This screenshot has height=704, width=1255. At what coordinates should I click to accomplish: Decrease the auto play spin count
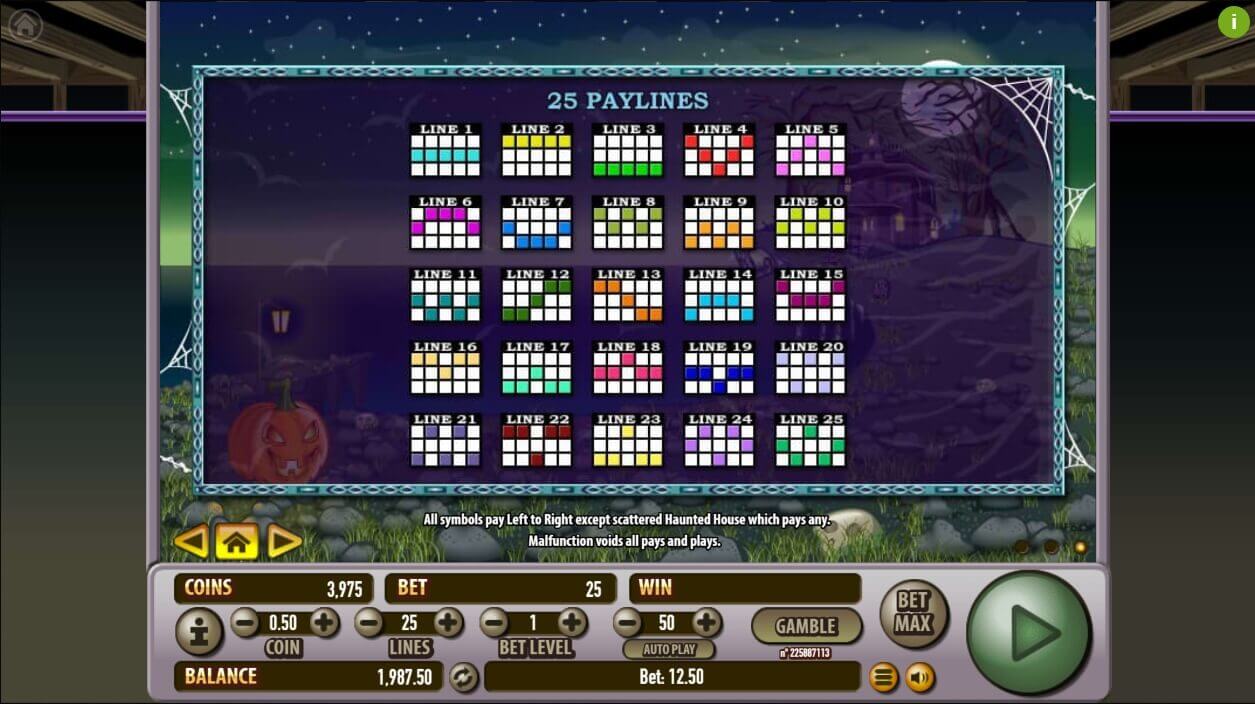pos(627,623)
